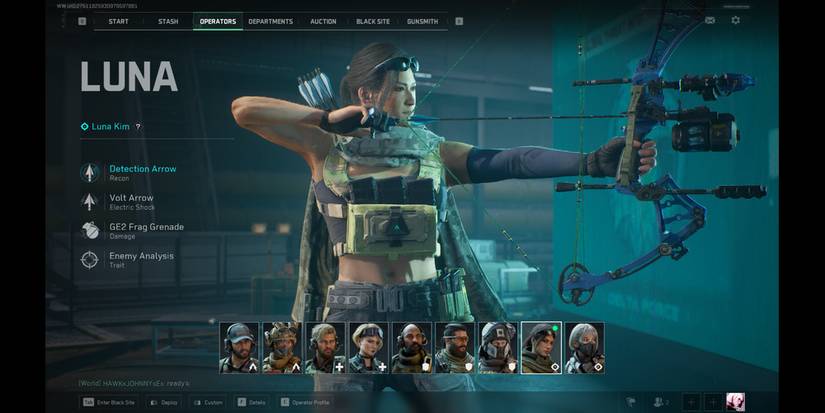Pick the helmeted operator with face mask
The image size is (825, 413).
point(497,347)
